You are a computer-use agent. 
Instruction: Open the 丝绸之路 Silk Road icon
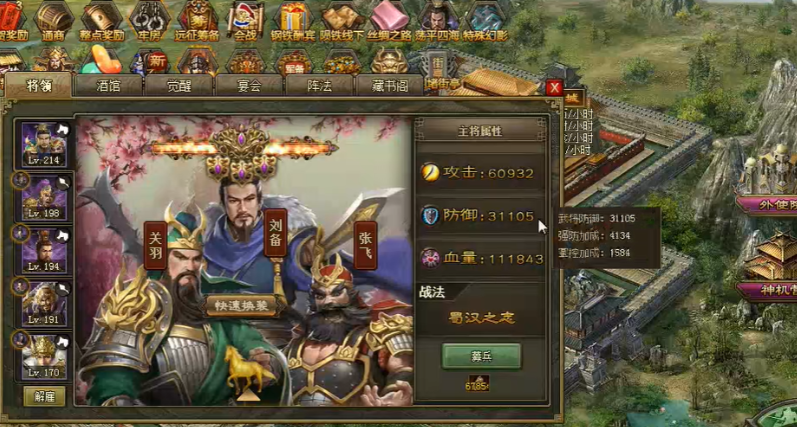pos(389,20)
